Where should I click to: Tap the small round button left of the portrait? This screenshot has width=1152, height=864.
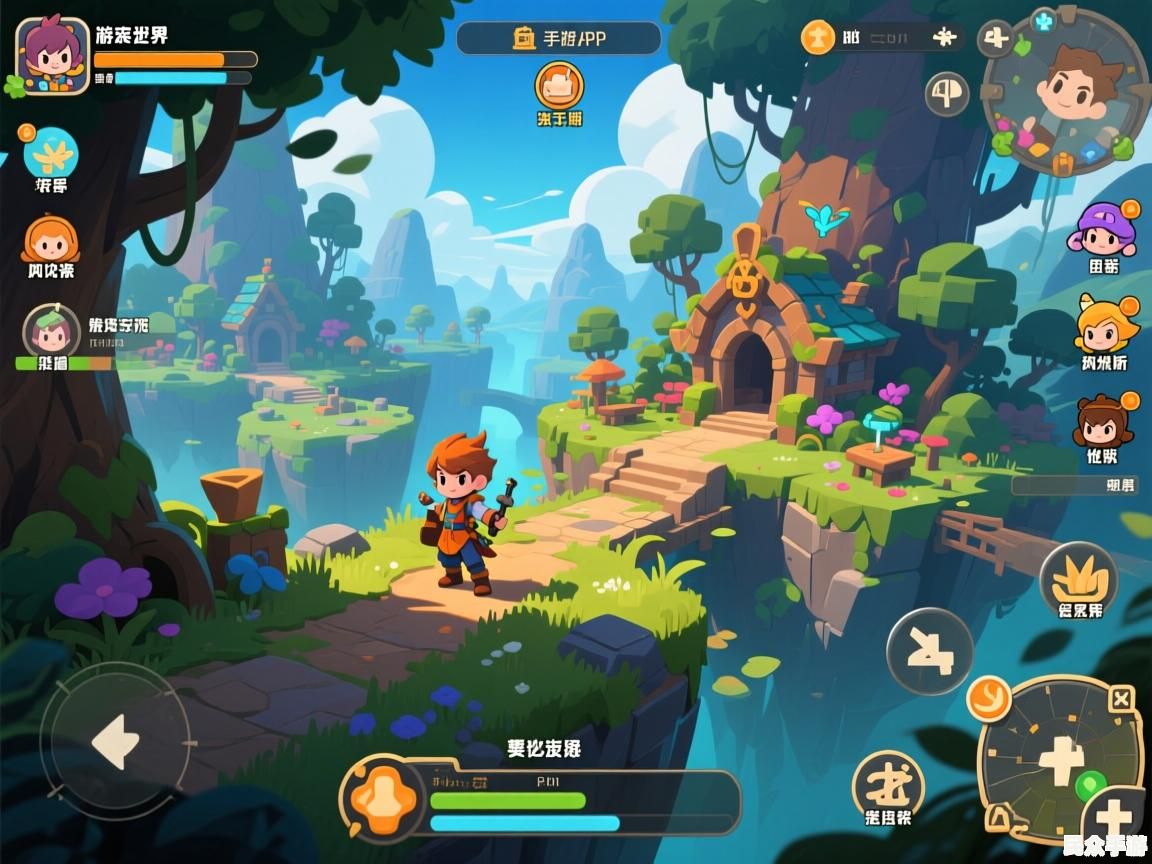pos(946,95)
